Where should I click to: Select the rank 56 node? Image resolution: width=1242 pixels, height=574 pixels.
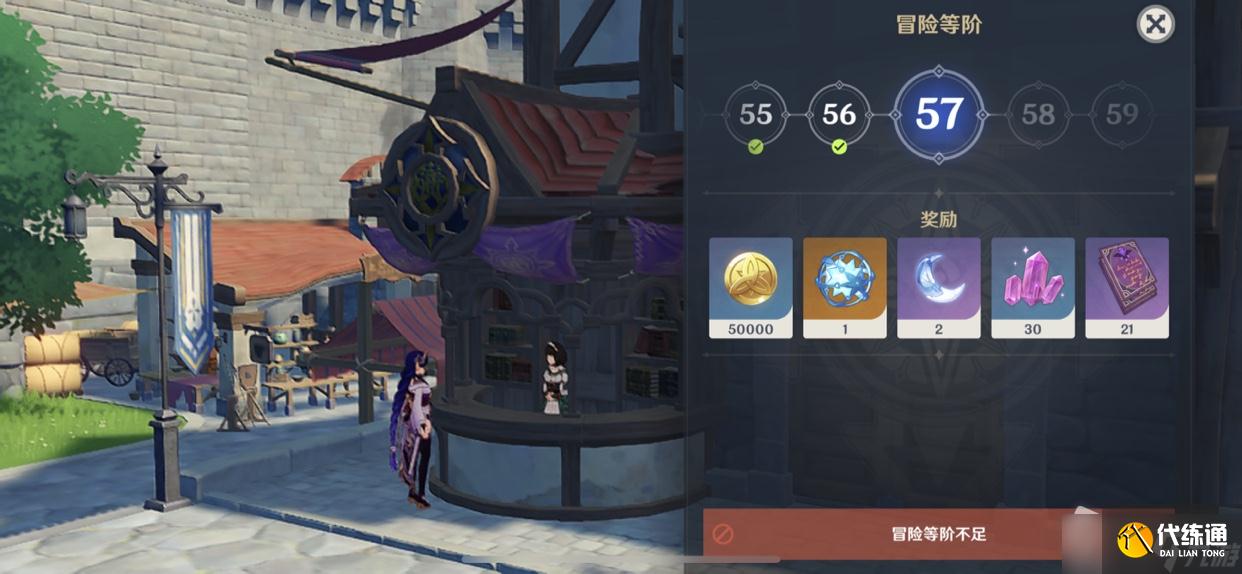coord(839,115)
